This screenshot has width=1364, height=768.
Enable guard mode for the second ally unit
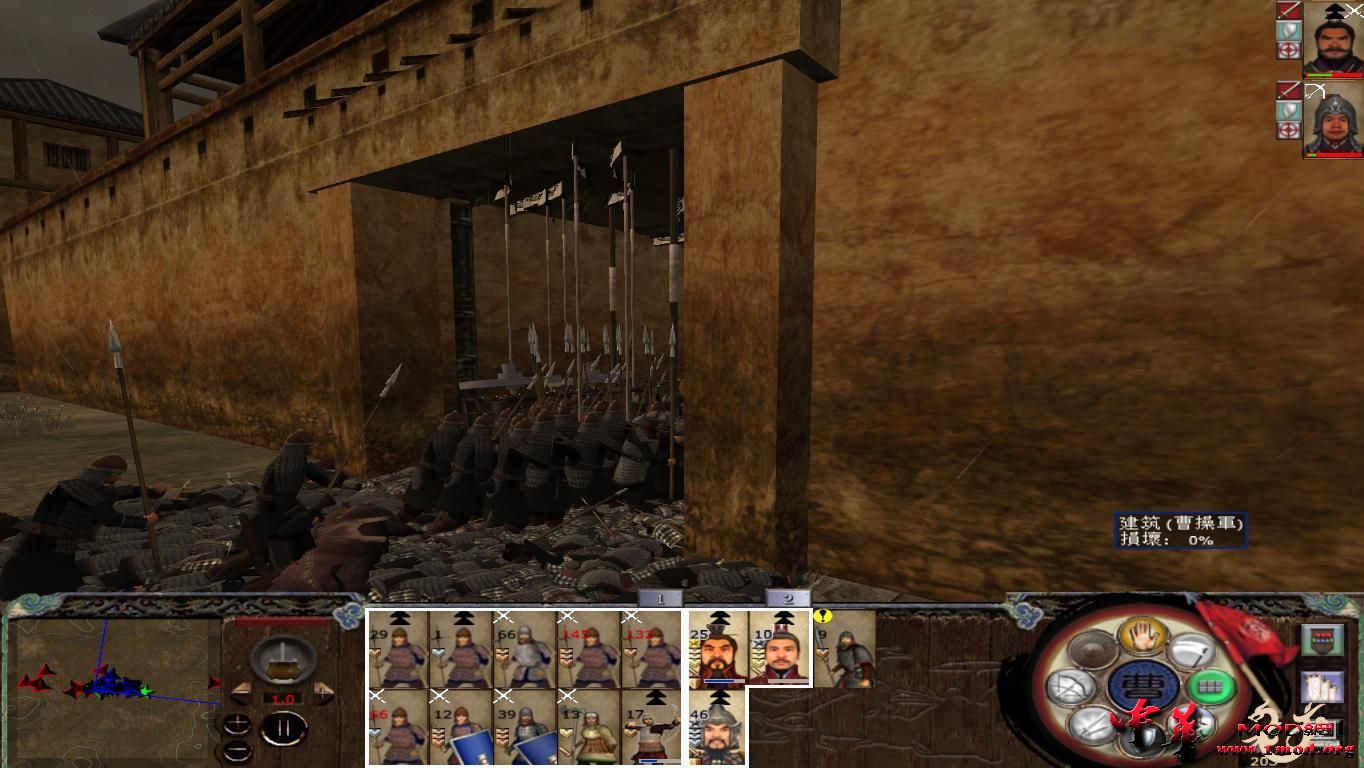[x=1288, y=108]
